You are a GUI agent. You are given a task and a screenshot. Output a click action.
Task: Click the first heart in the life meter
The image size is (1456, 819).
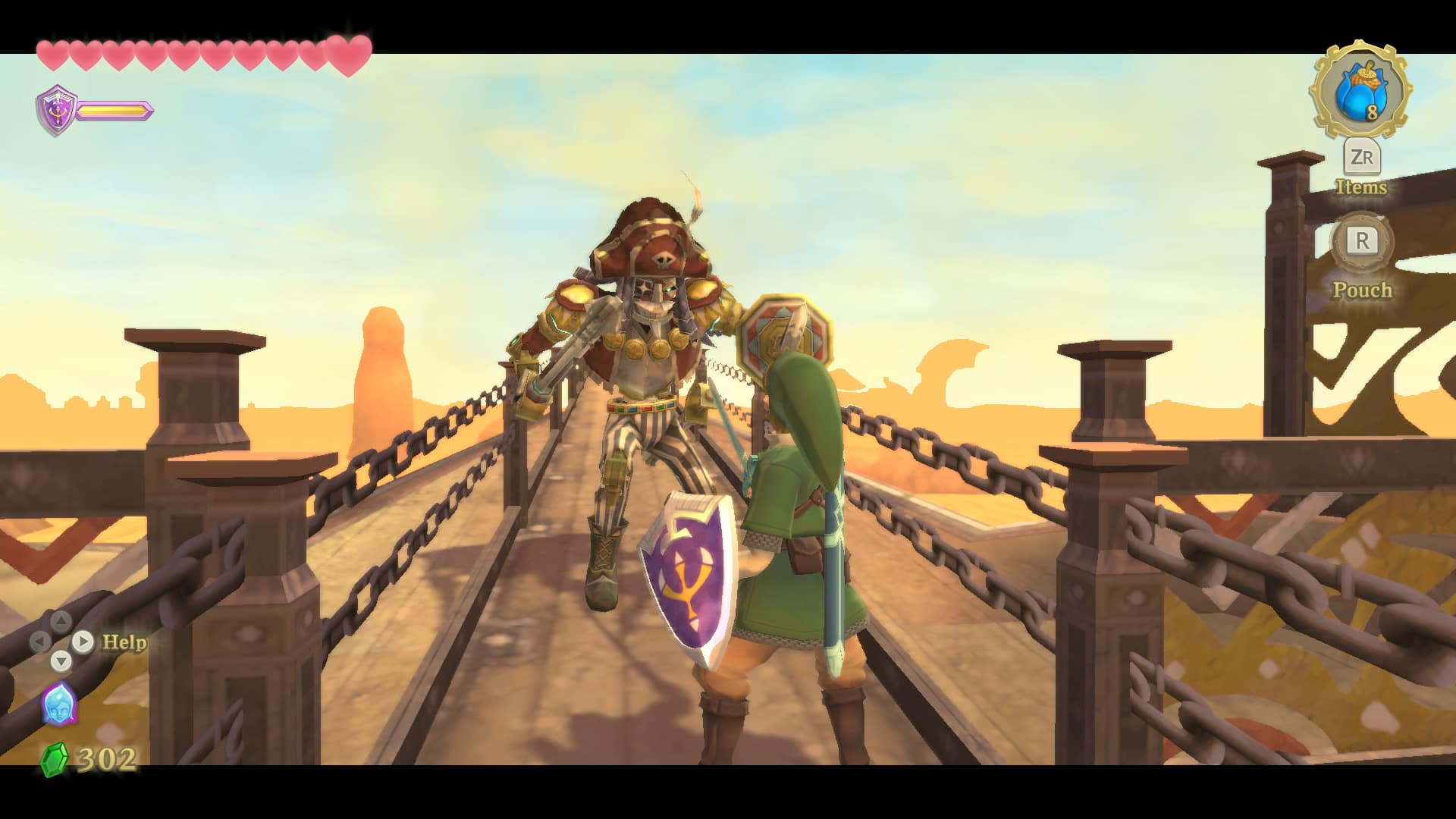click(51, 53)
